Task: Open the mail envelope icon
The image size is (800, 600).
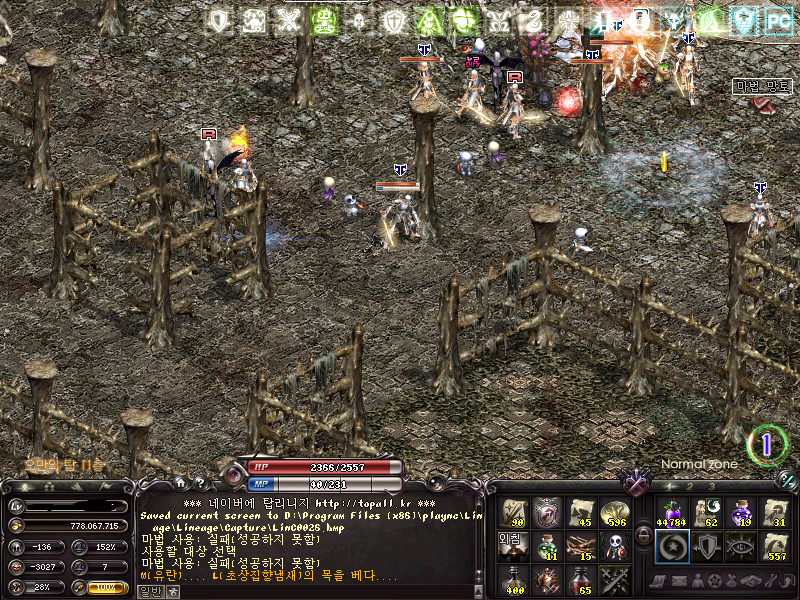Action: (x=678, y=581)
